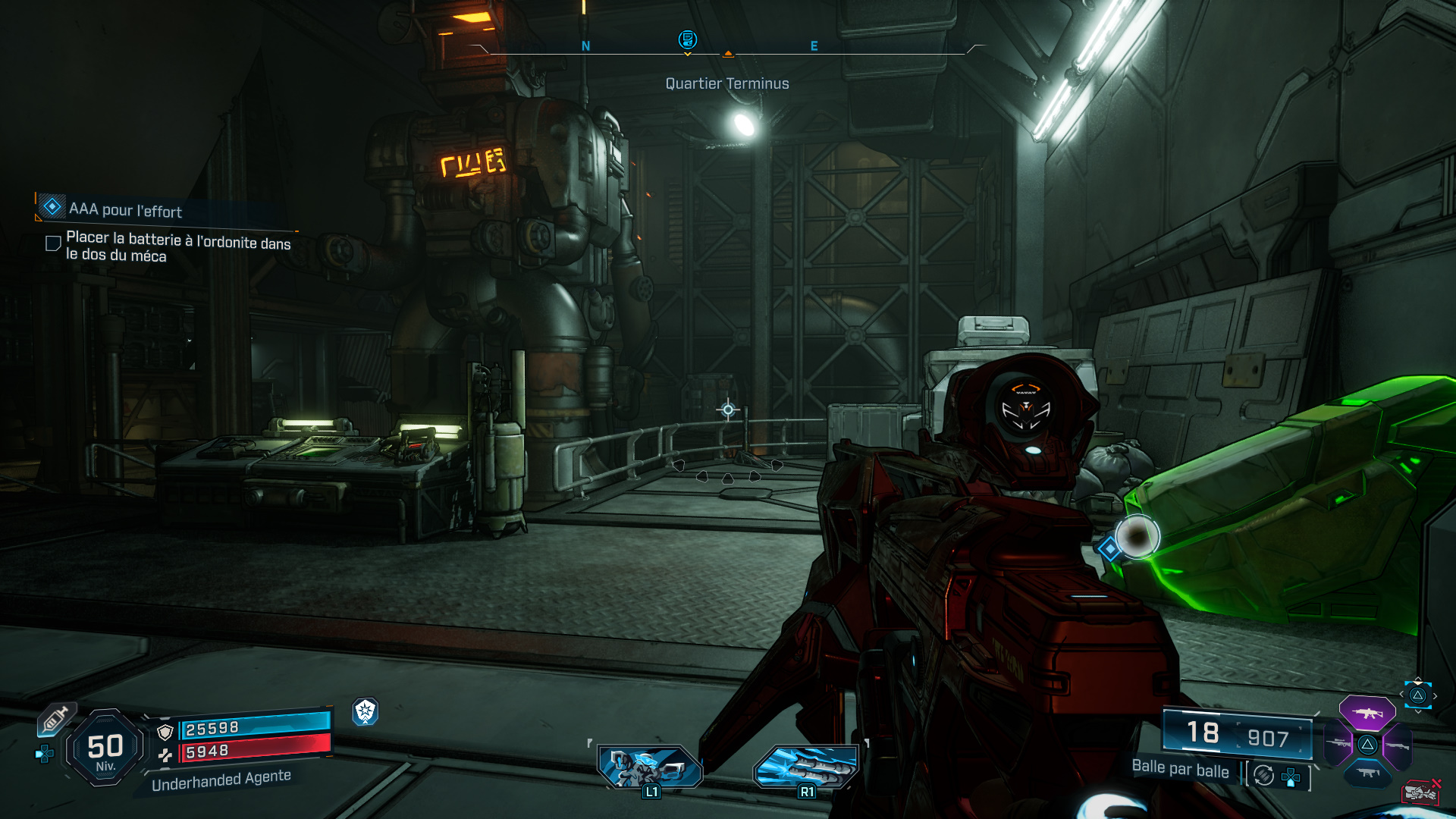
Task: Select the purple assault rifle weapon slot
Action: 1367,713
